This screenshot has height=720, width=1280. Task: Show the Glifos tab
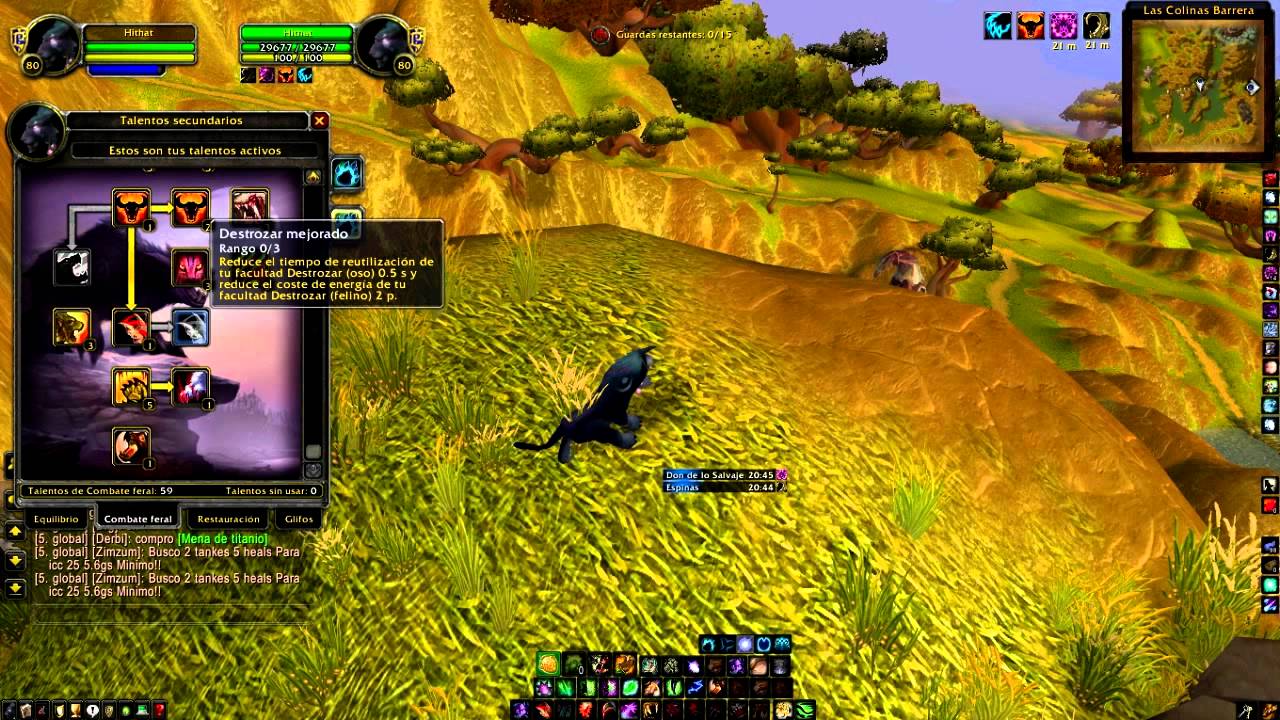pyautogui.click(x=299, y=519)
